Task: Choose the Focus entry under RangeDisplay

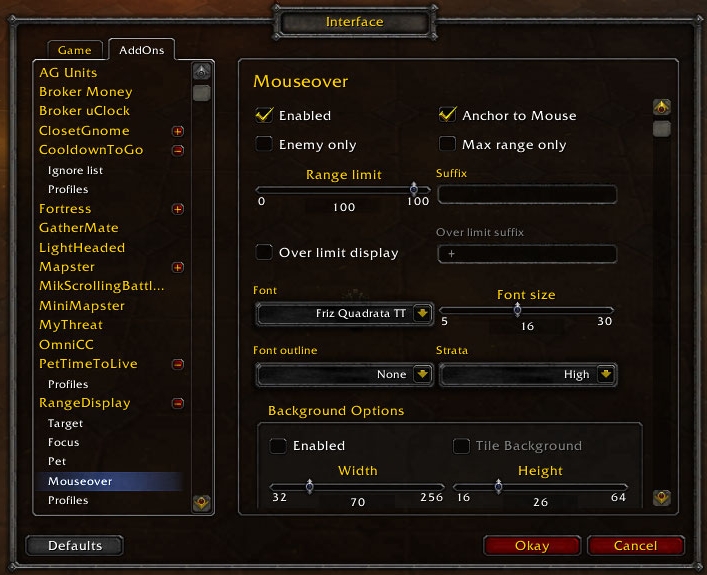Action: (x=64, y=442)
